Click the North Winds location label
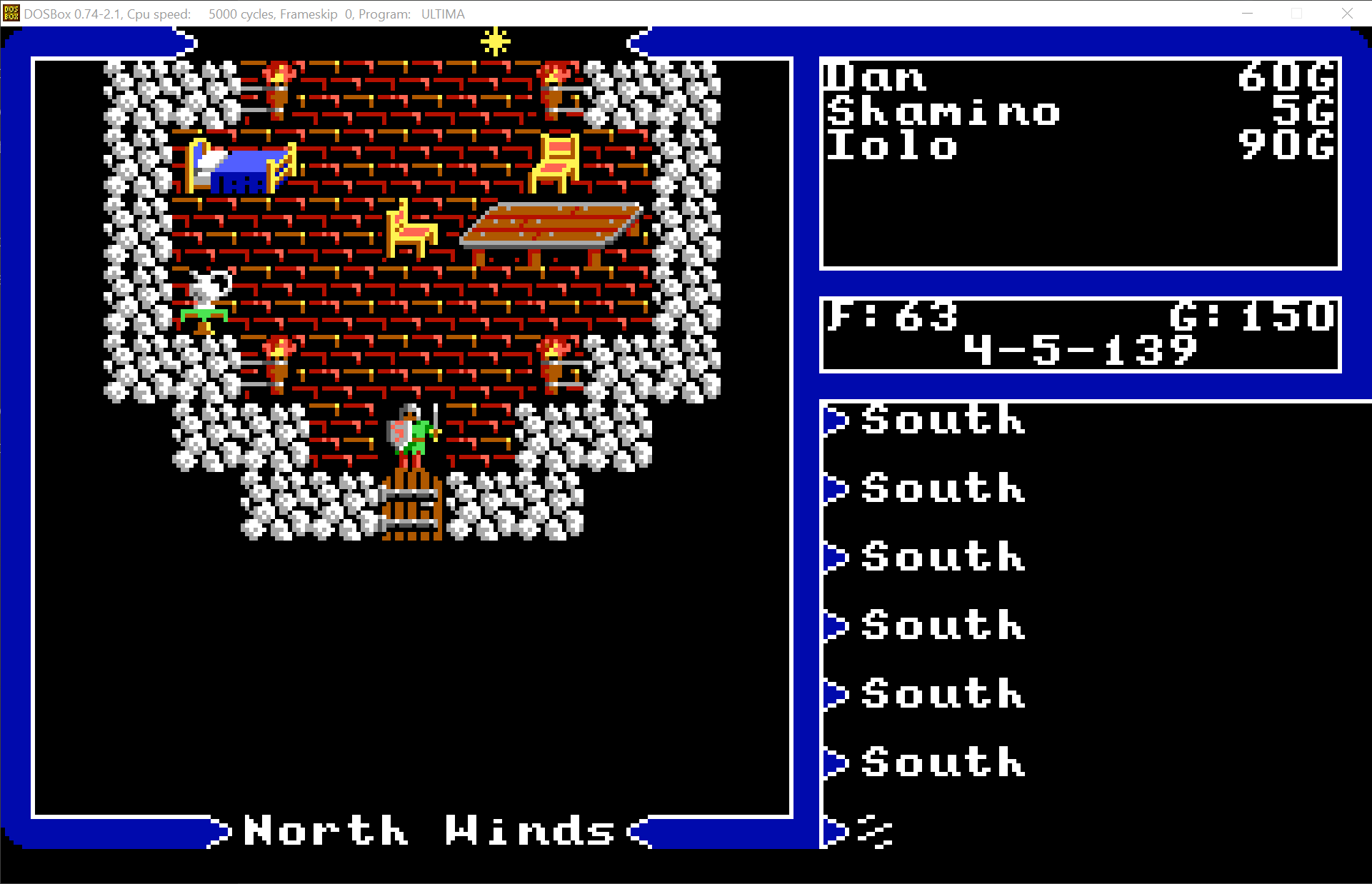 426,830
